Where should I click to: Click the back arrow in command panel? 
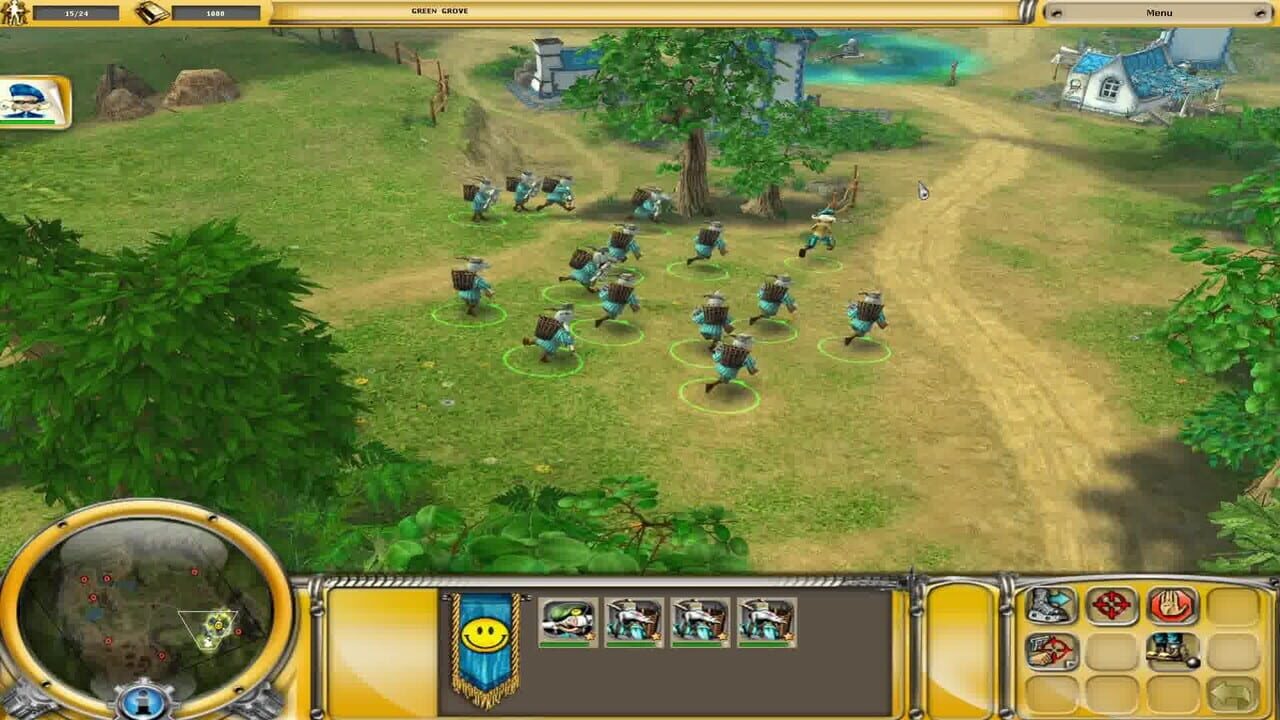point(1230,690)
